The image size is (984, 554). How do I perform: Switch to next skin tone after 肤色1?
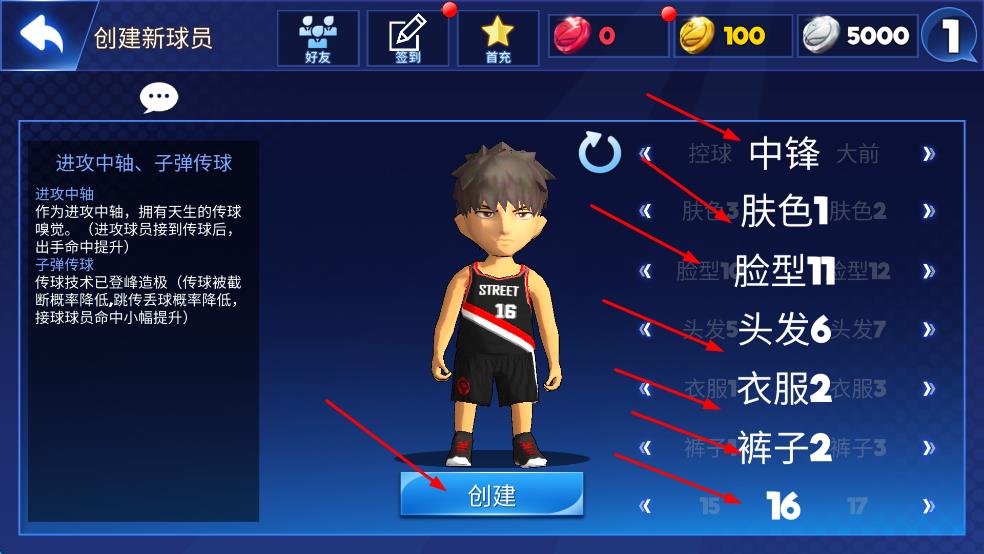(x=929, y=211)
